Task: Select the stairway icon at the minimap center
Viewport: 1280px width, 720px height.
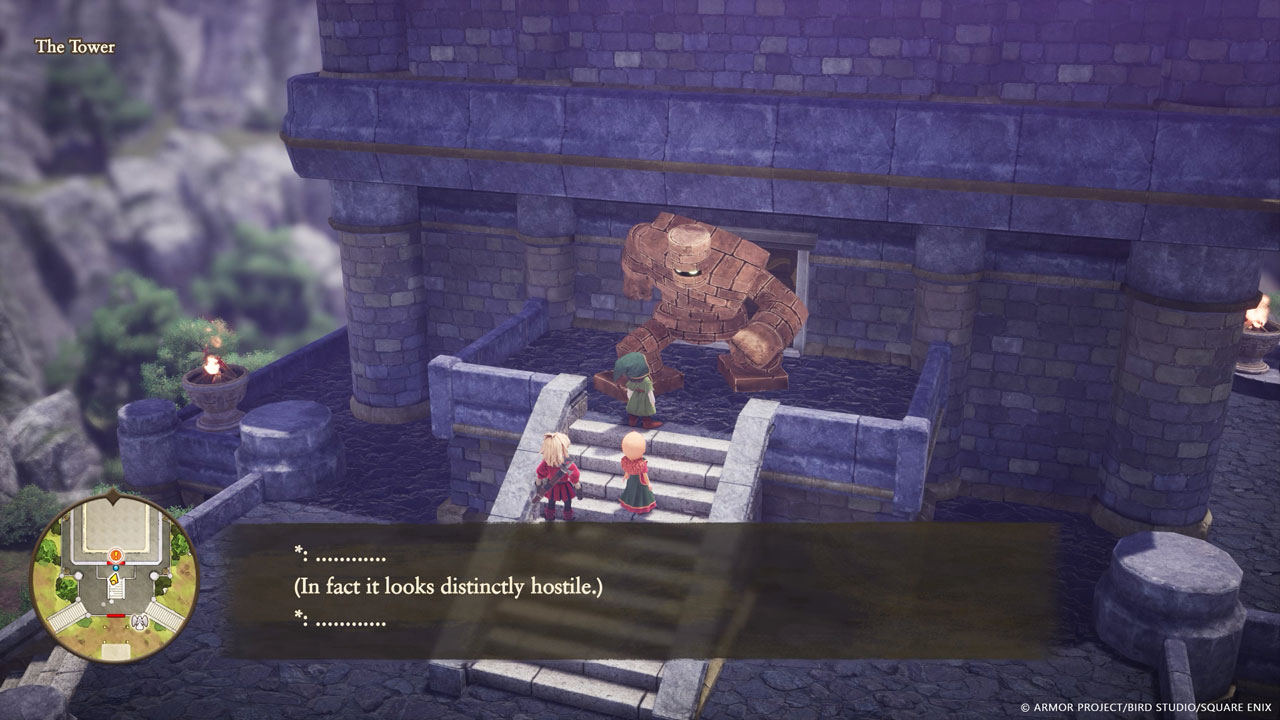Action: (x=114, y=591)
